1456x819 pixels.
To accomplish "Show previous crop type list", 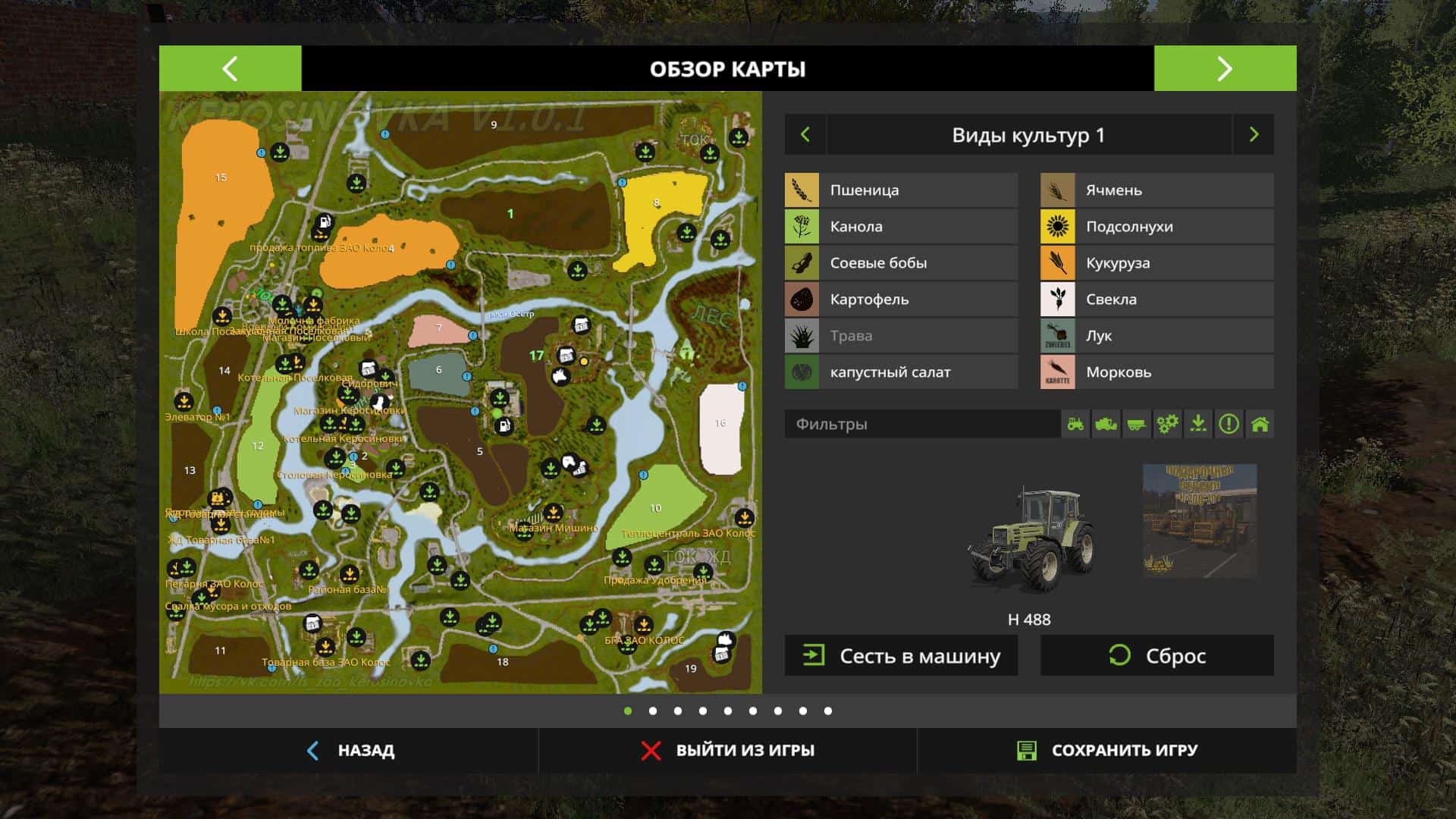I will coord(805,135).
